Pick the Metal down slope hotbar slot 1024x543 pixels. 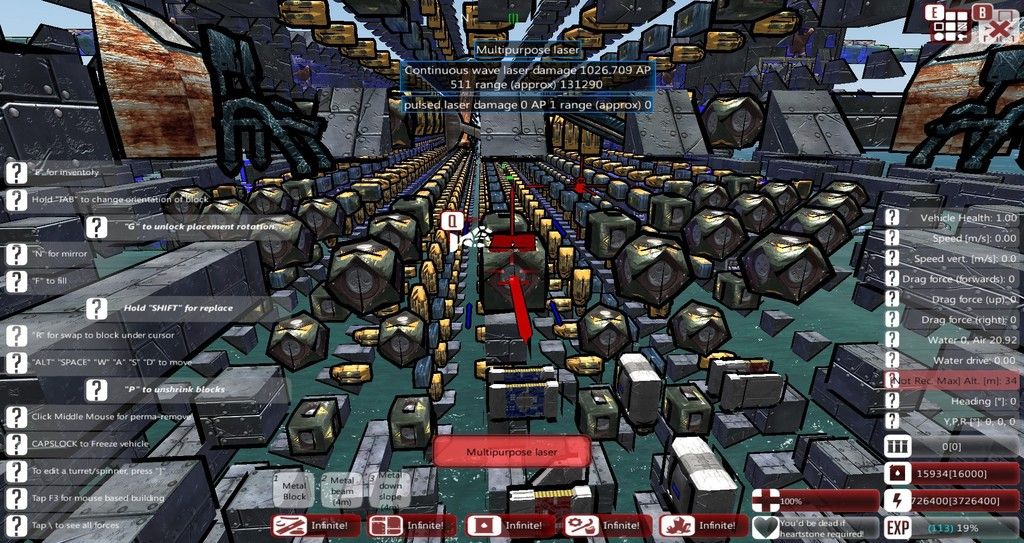[388, 489]
